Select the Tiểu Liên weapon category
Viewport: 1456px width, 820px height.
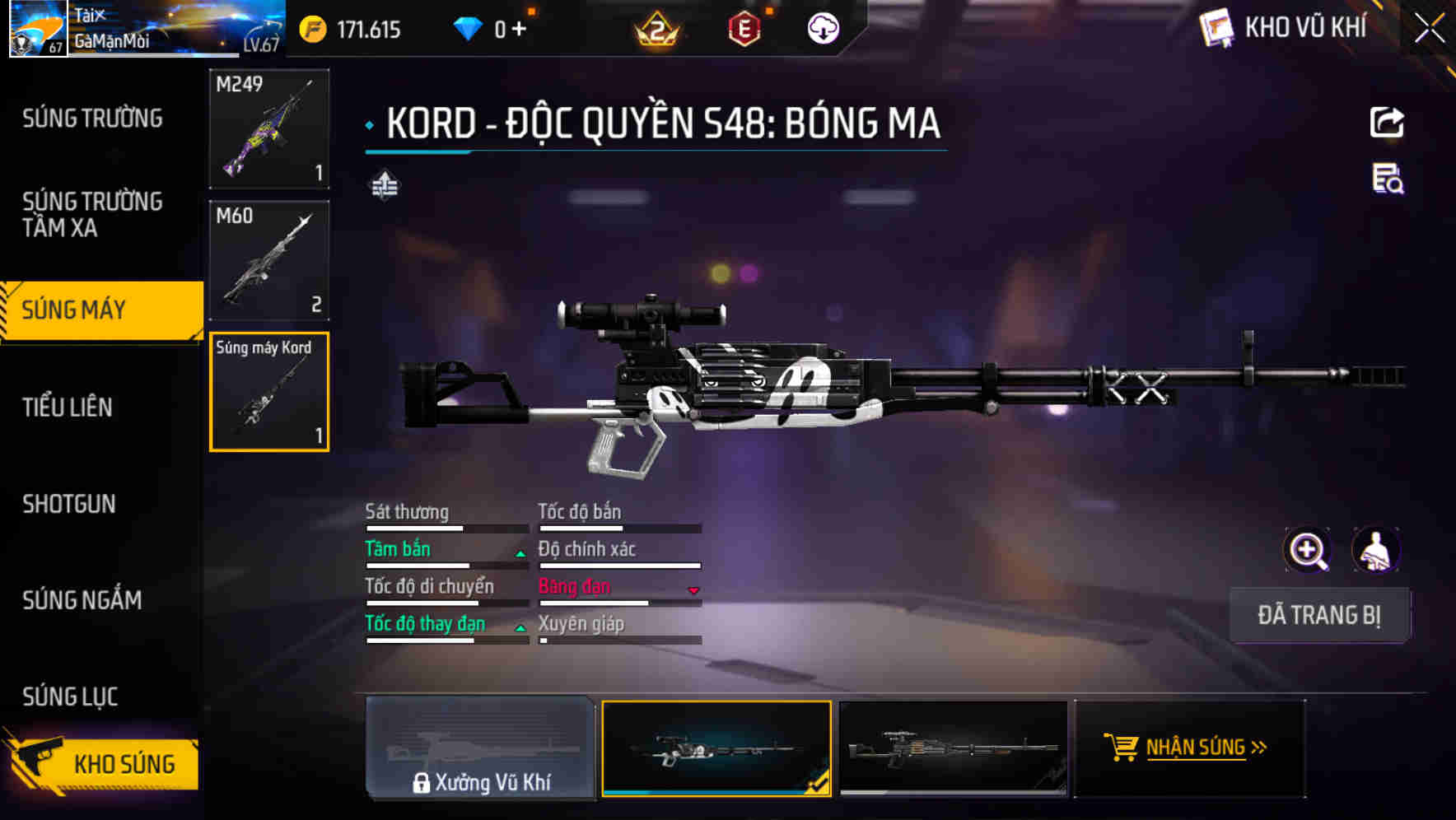coord(68,407)
